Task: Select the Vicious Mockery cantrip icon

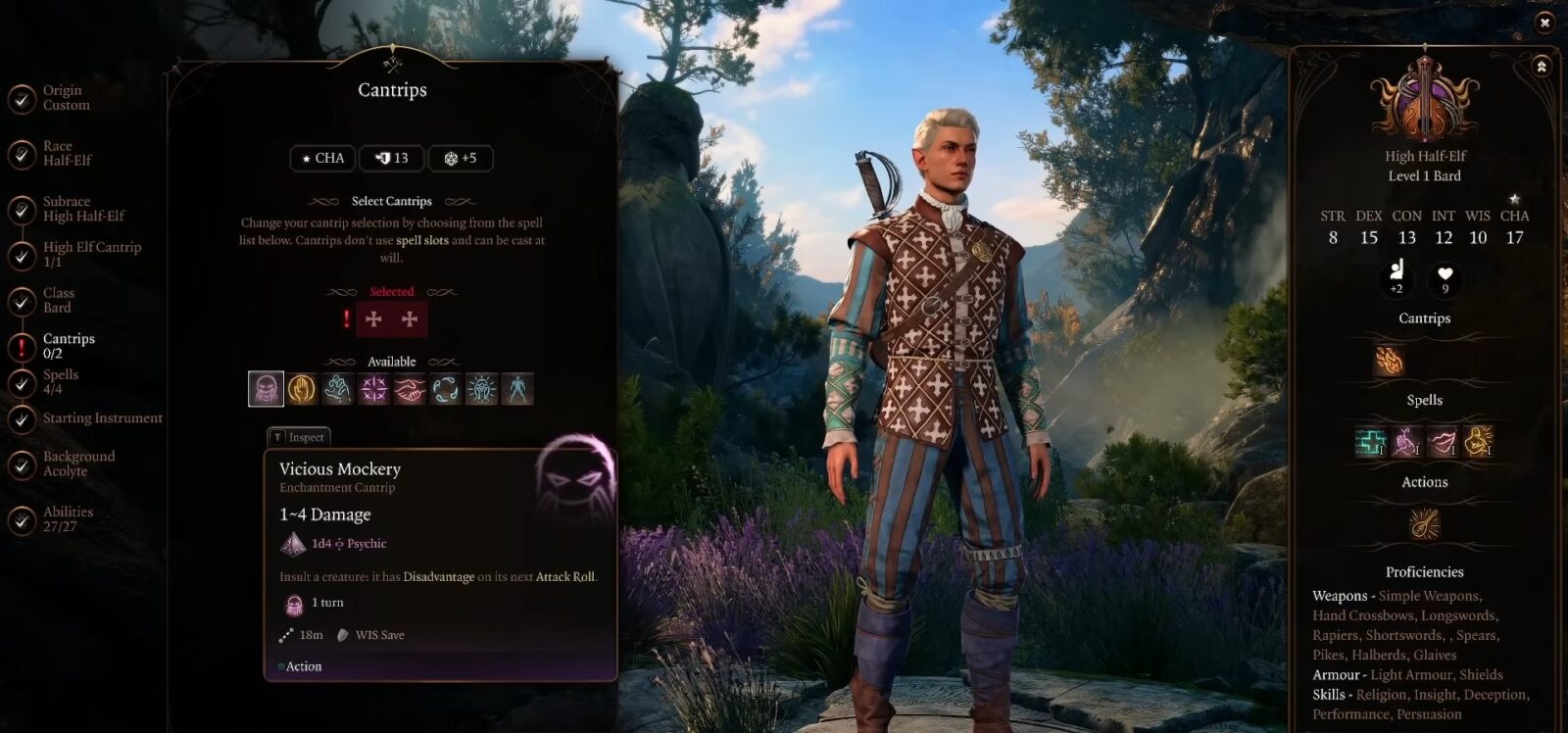Action: (266, 389)
